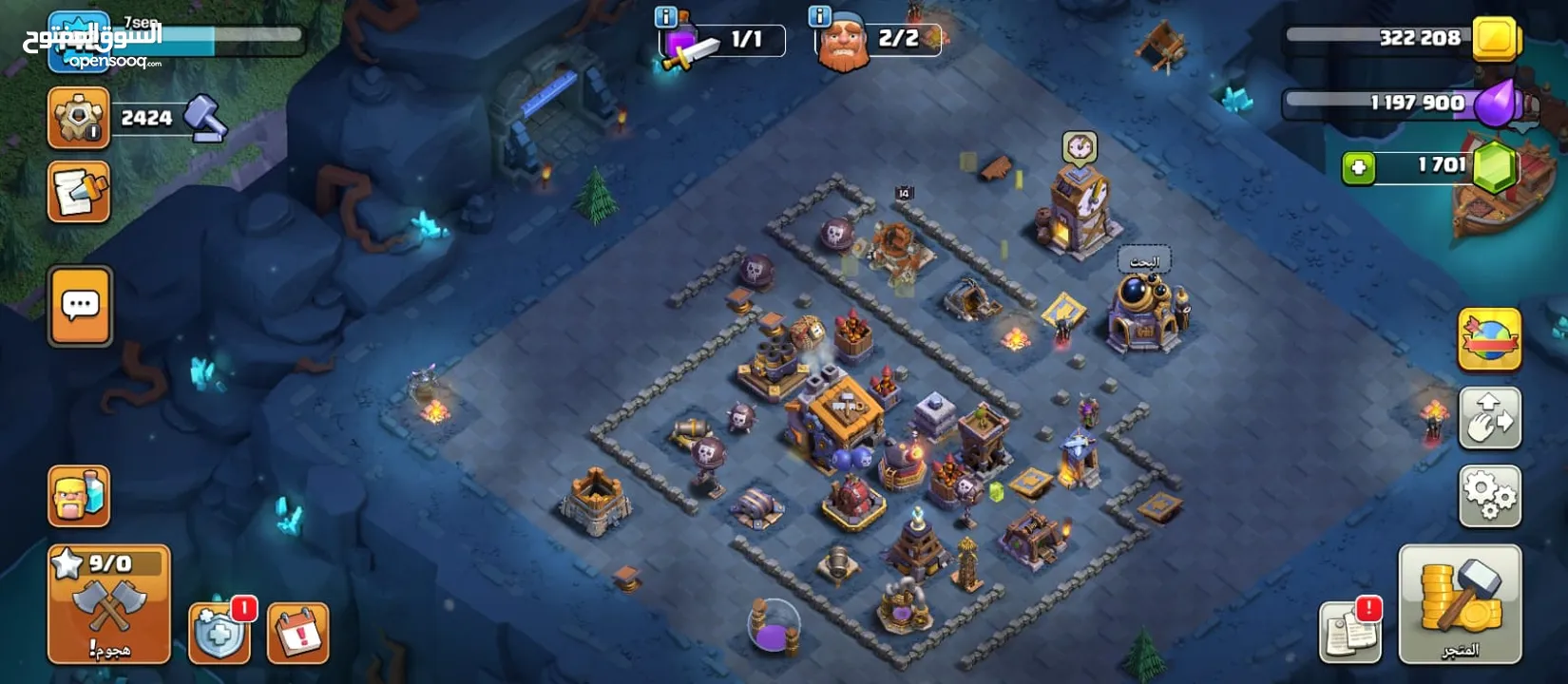Open the notes list with red alert badge
This screenshot has height=684, width=1568.
(x=1349, y=632)
